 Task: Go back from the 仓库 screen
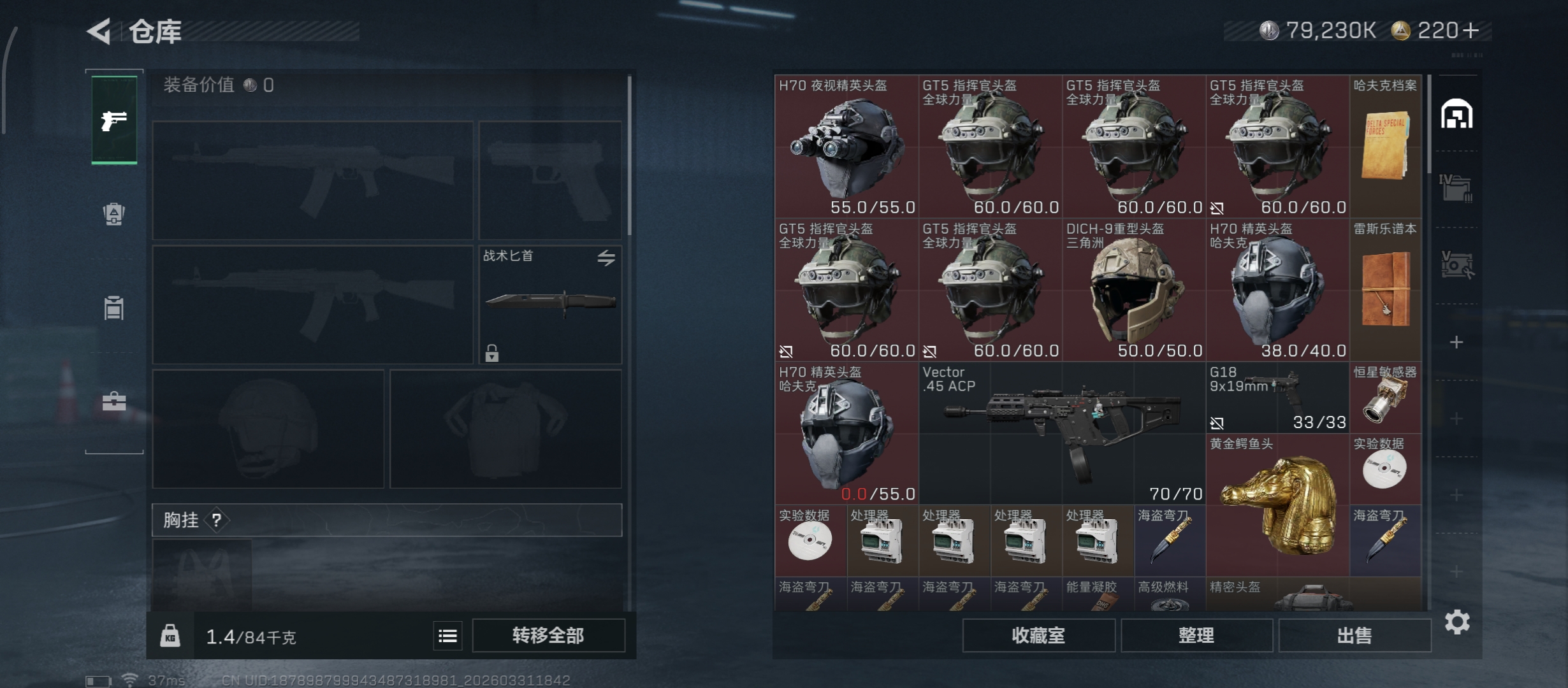point(100,31)
